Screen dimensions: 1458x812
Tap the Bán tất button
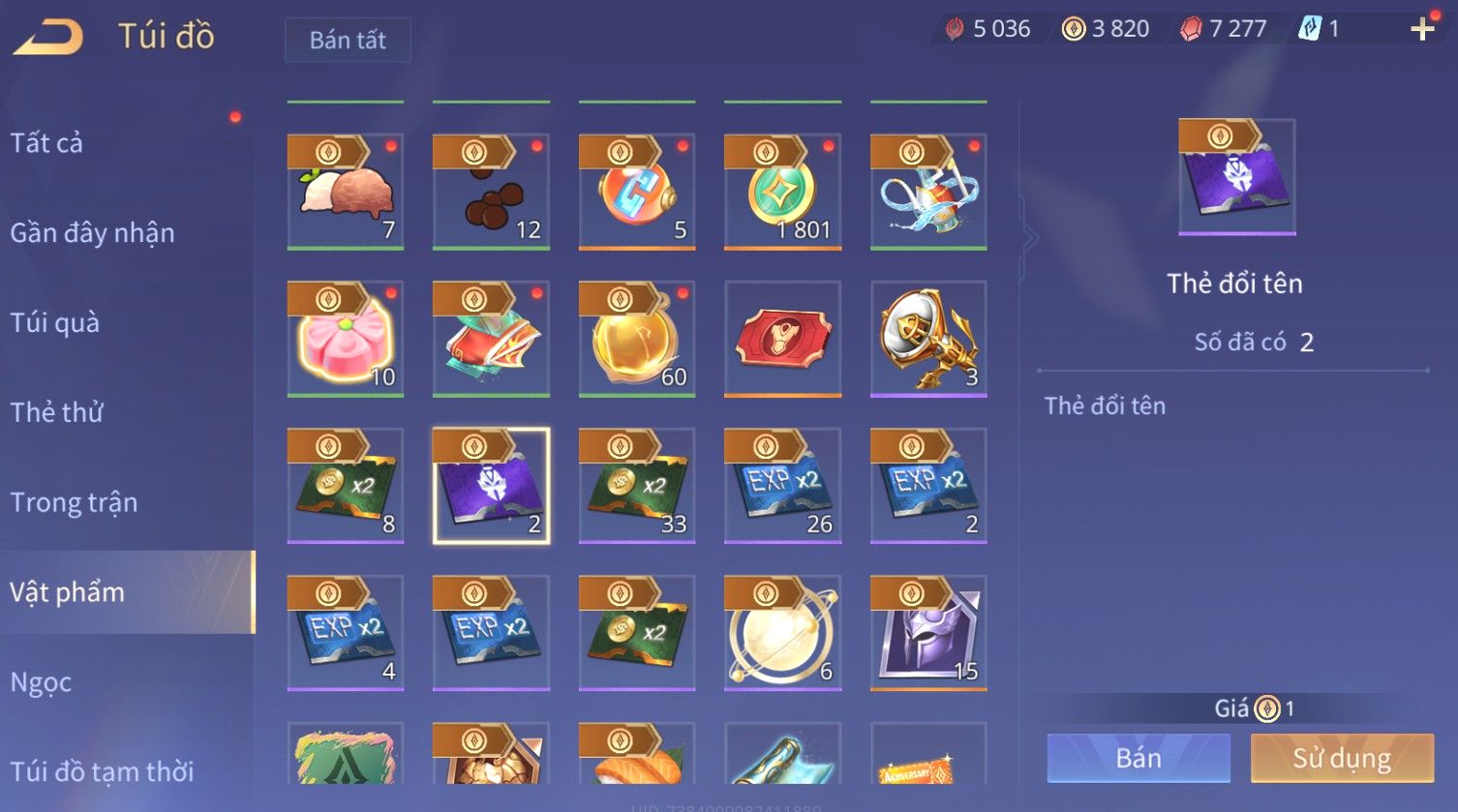[348, 40]
